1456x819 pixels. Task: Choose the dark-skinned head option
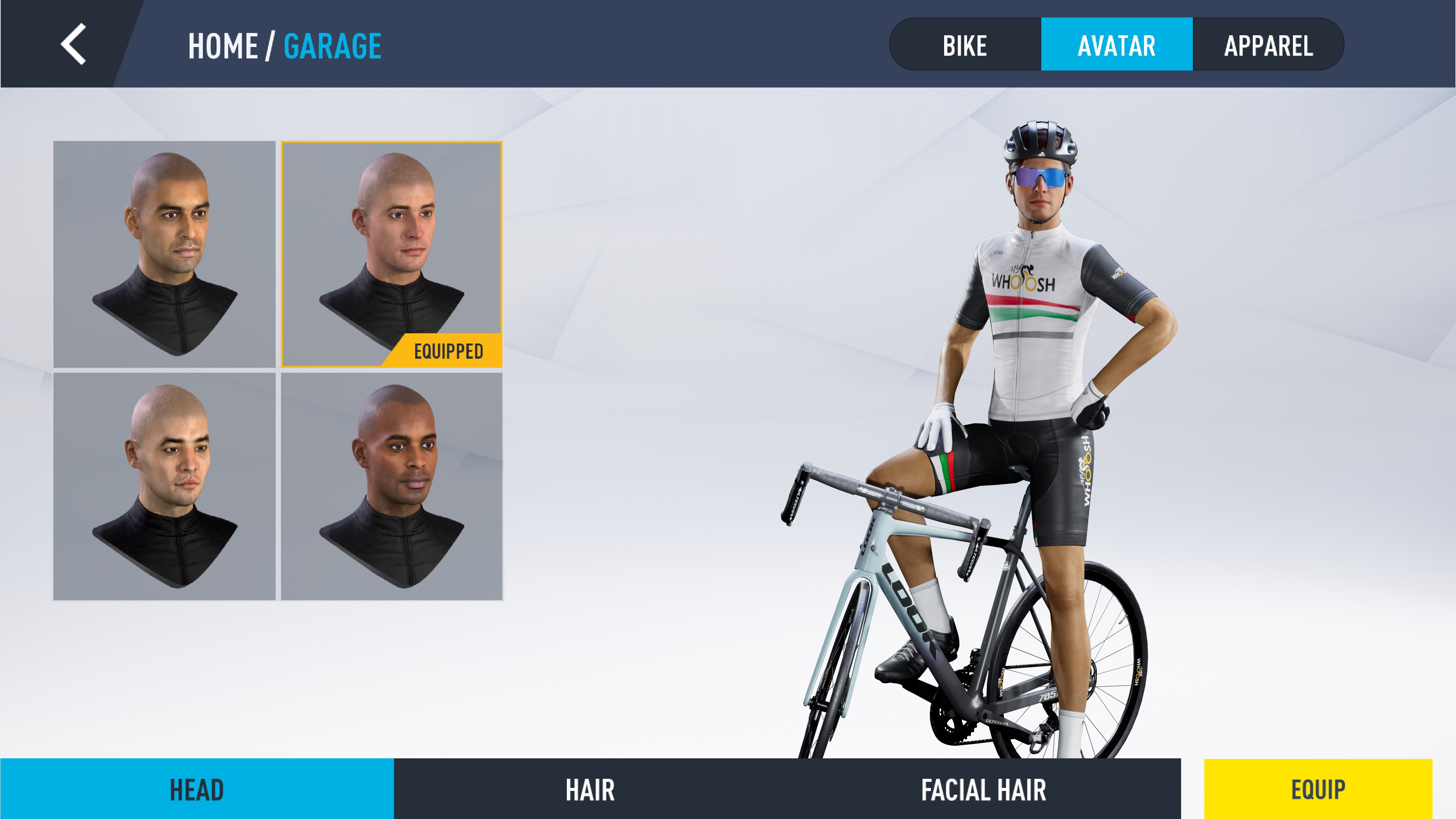(392, 486)
